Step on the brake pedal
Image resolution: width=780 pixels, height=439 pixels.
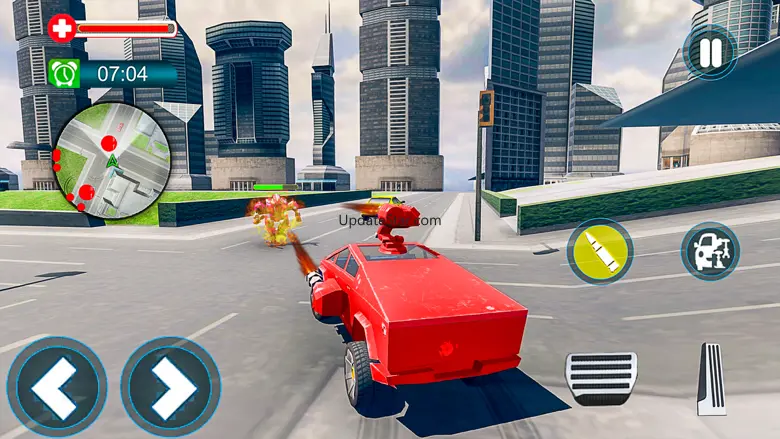(x=601, y=378)
